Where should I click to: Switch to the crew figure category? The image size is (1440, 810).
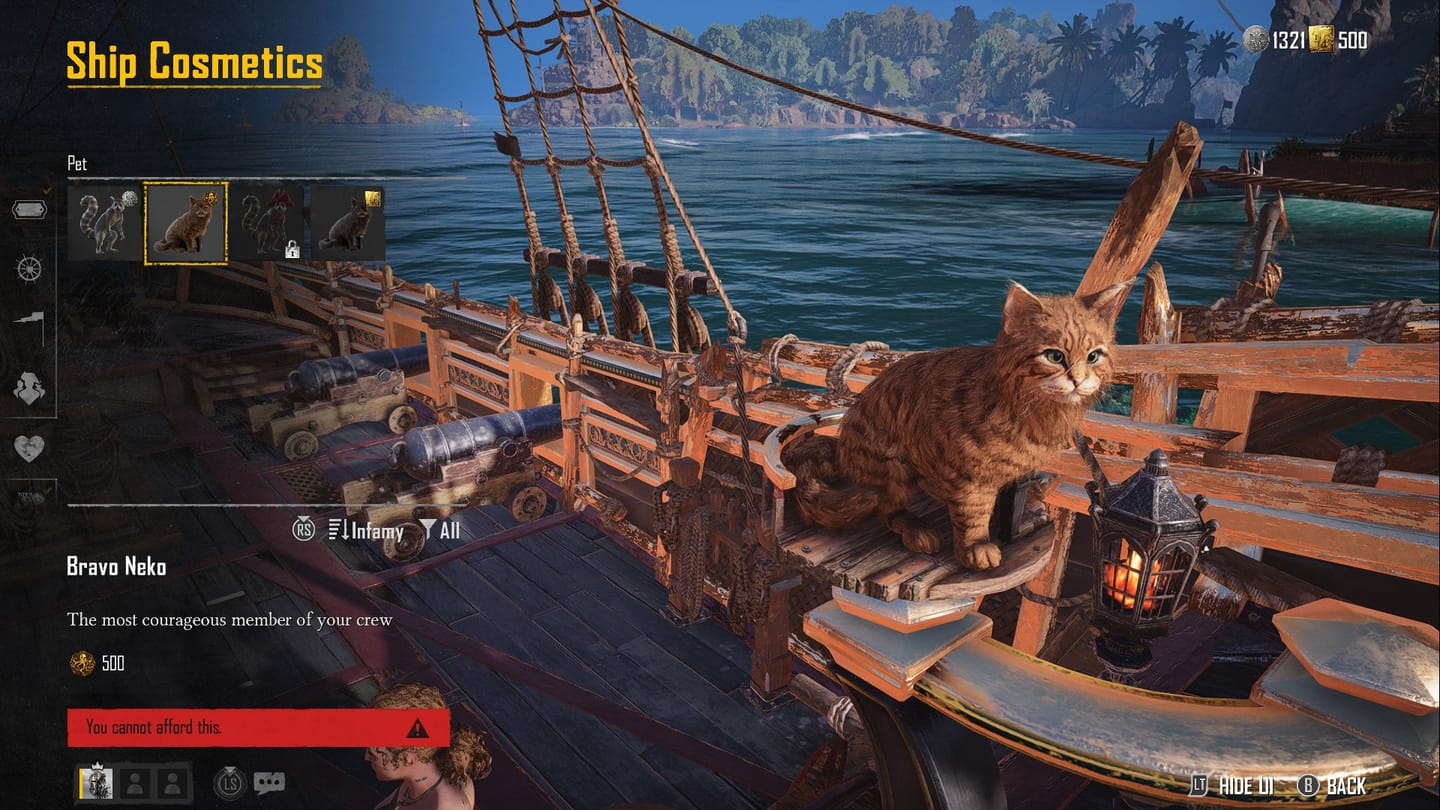[29, 387]
